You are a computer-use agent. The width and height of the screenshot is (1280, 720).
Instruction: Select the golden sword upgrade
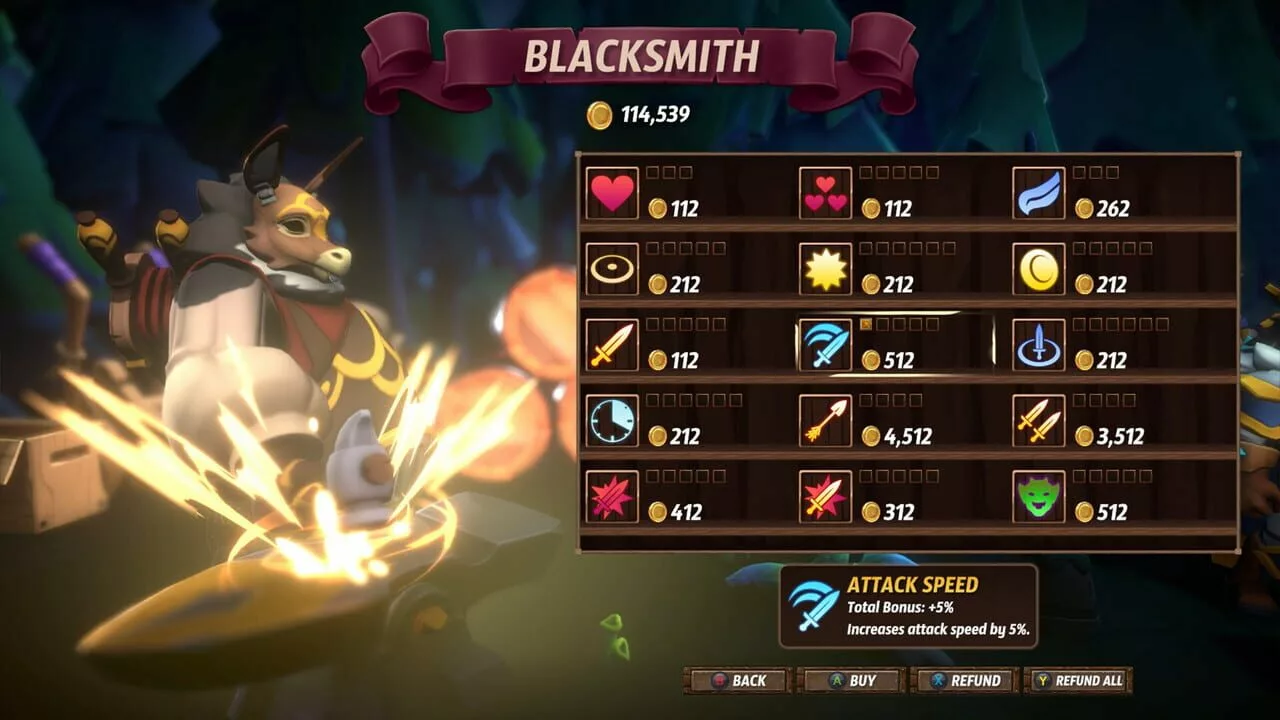click(x=612, y=345)
